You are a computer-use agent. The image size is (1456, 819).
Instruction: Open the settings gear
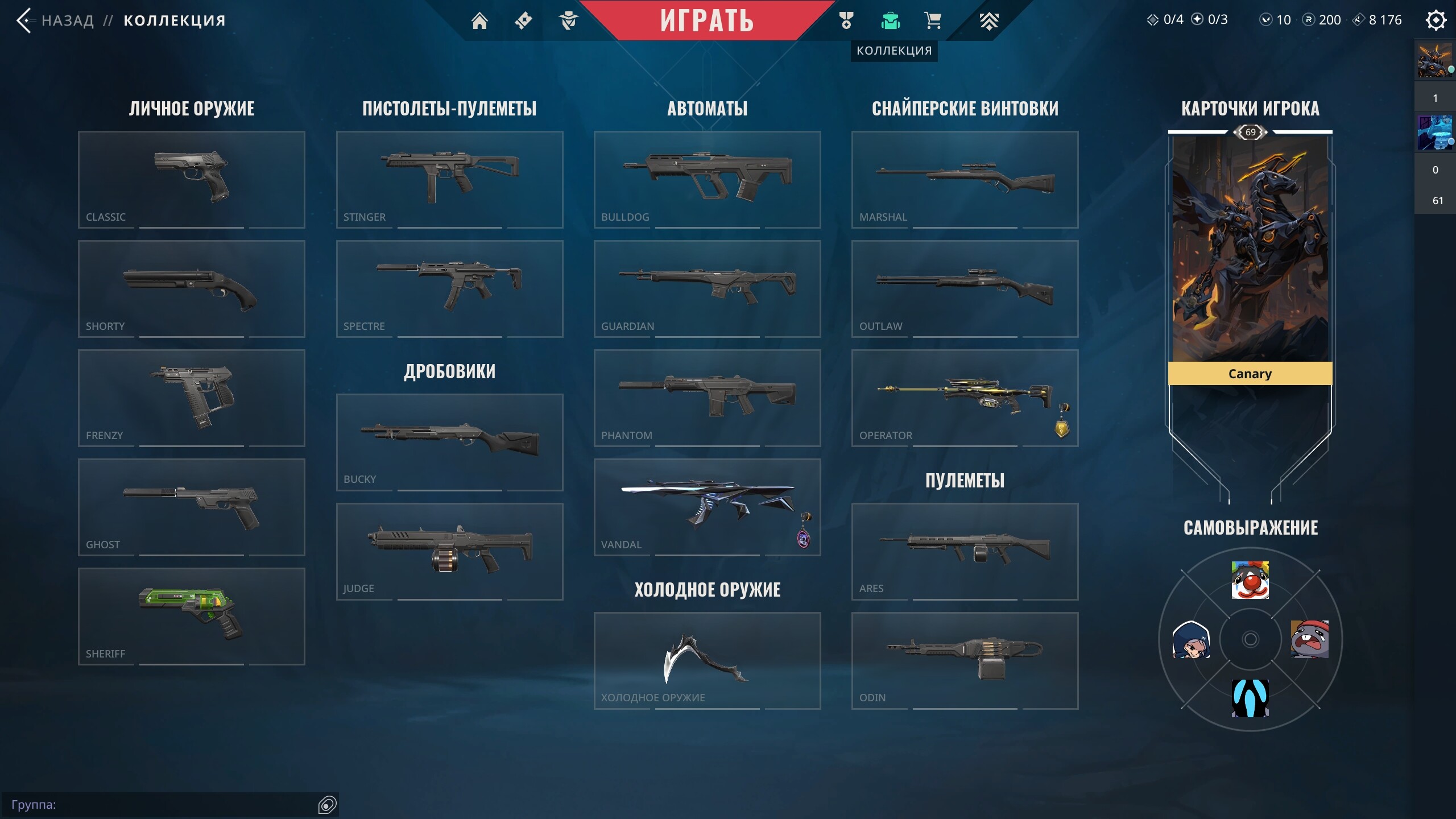click(1436, 20)
